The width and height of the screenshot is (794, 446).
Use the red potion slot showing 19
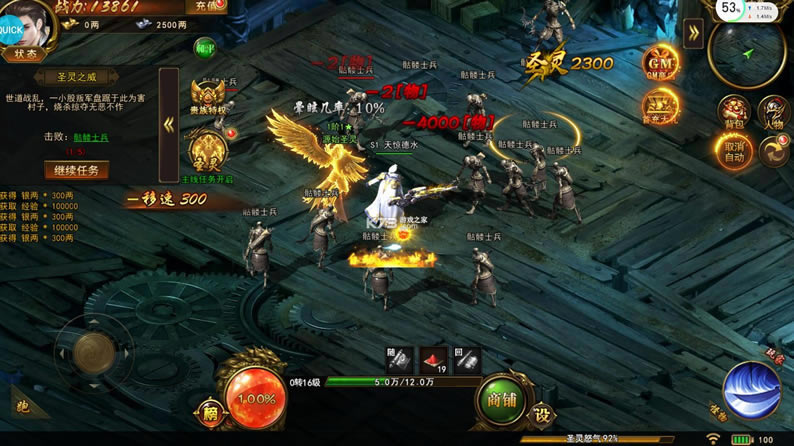[432, 360]
